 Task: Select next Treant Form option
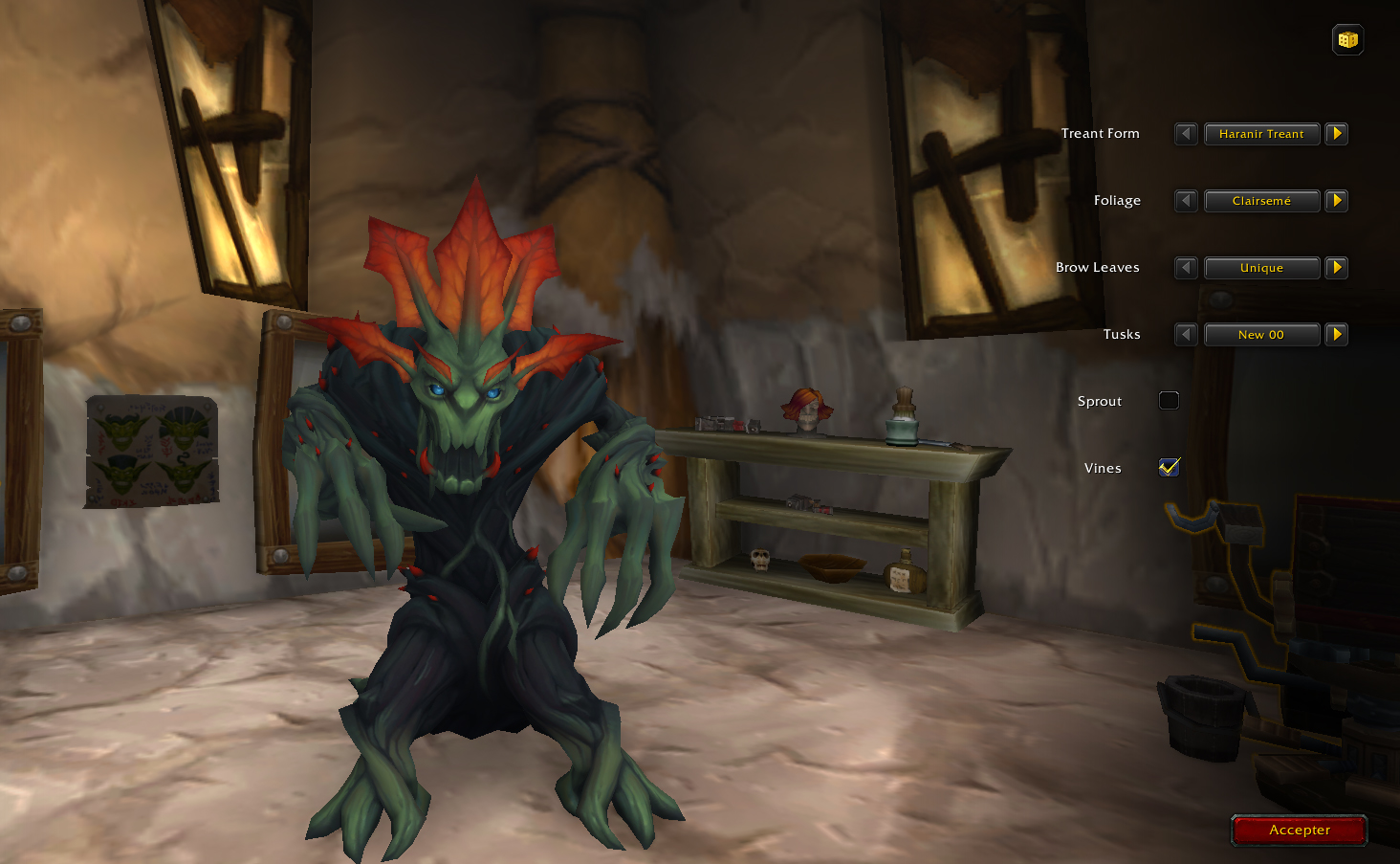pyautogui.click(x=1337, y=134)
